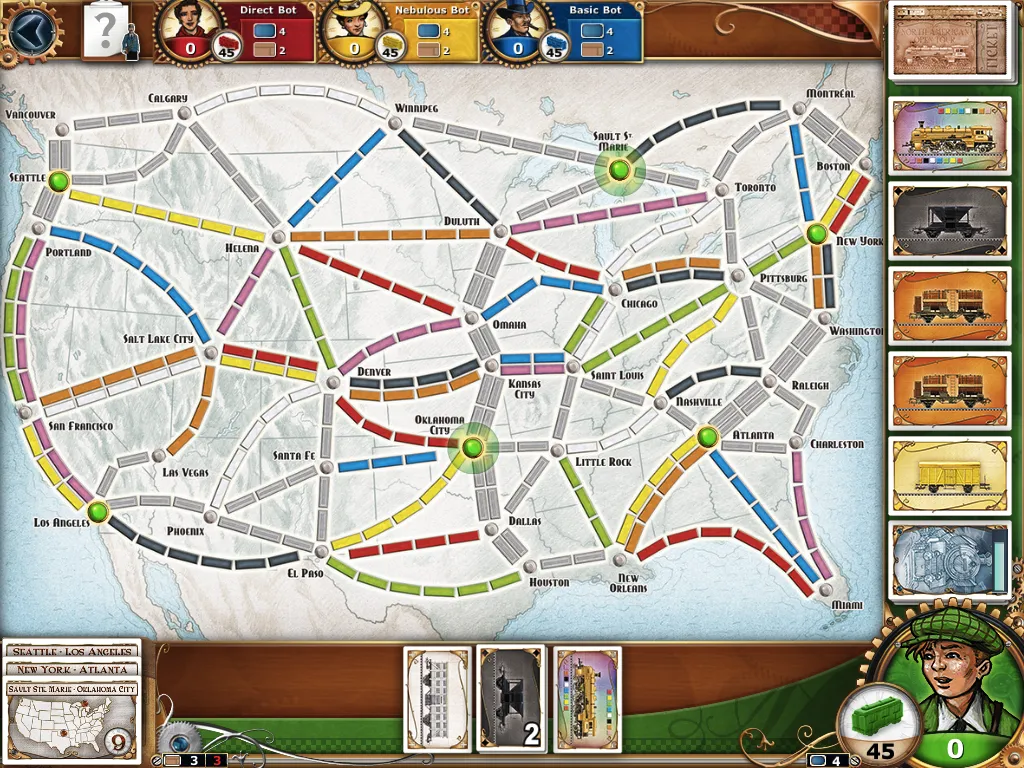Pick the face-up yellow boxcar card
Viewport: 1024px width, 768px height.
[x=949, y=476]
